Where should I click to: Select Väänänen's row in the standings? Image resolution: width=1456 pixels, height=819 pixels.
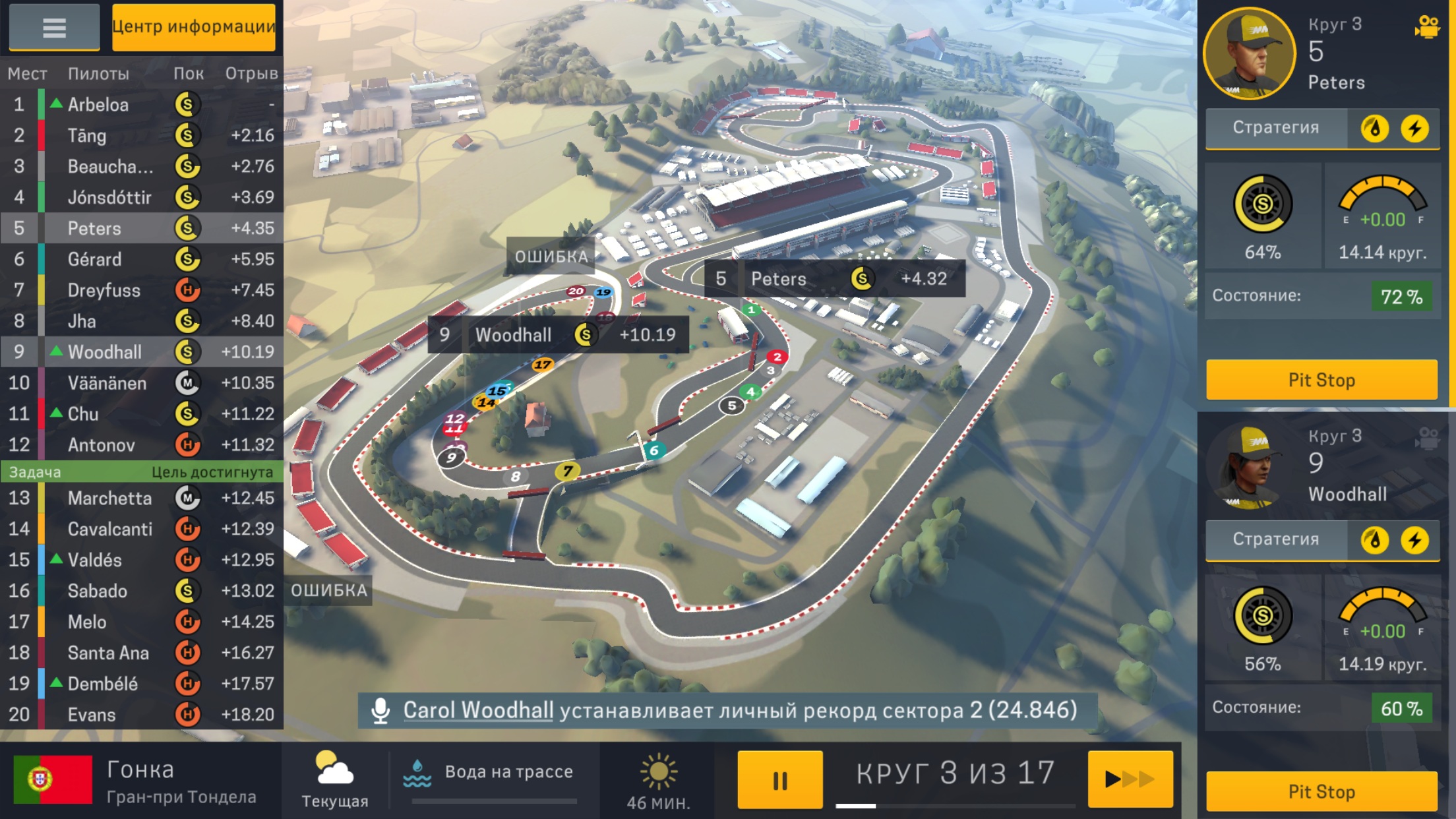click(142, 383)
